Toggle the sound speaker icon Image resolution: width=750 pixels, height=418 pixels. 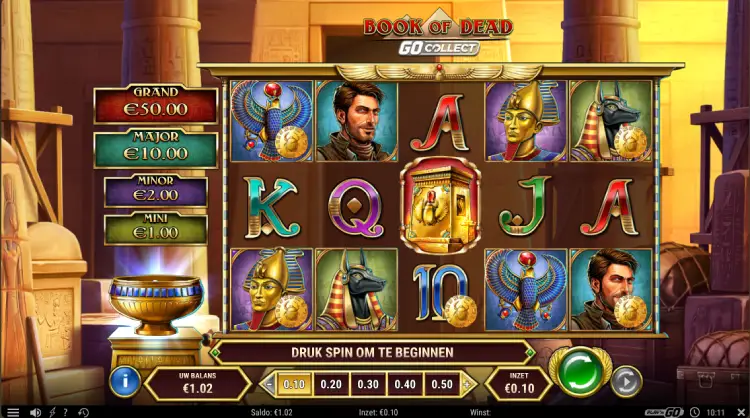coord(36,411)
